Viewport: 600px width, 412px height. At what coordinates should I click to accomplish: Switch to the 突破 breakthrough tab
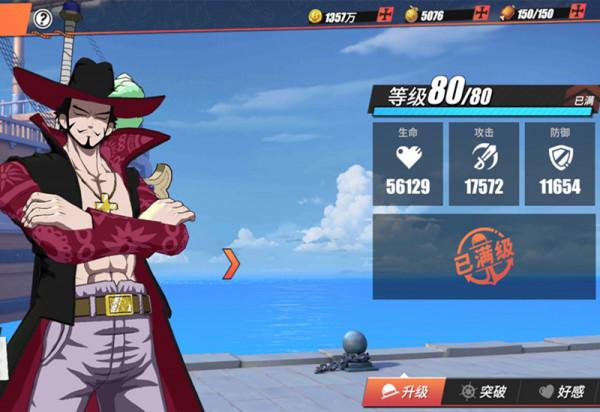(480, 392)
